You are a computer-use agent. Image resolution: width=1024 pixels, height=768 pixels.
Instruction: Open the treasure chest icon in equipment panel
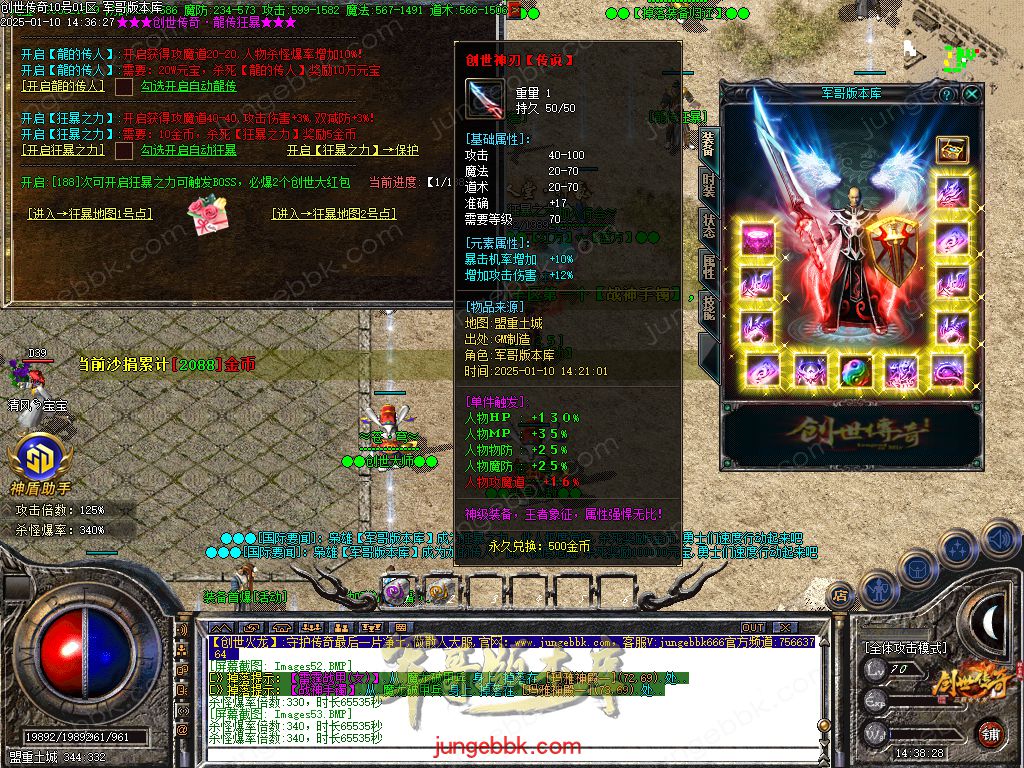[951, 149]
